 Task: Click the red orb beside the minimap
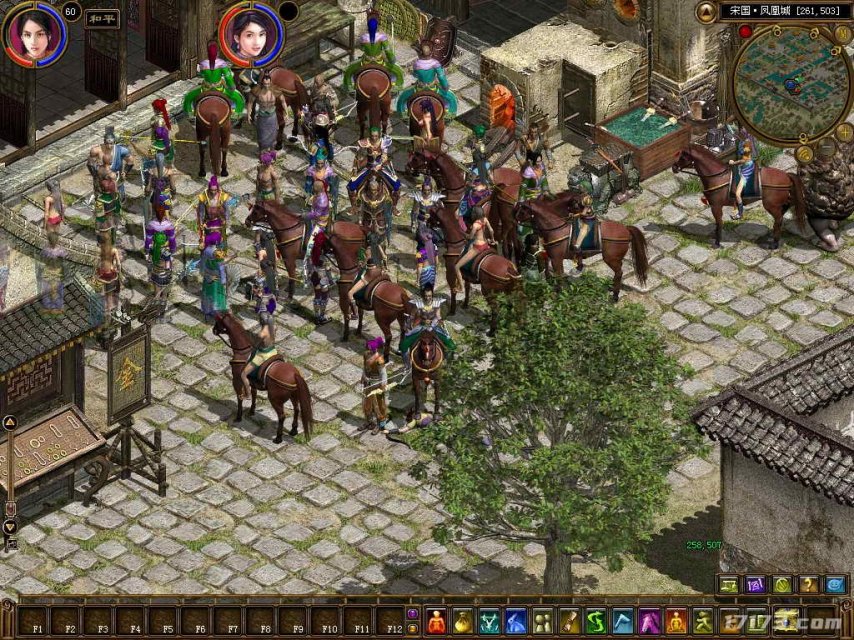pyautogui.click(x=745, y=32)
